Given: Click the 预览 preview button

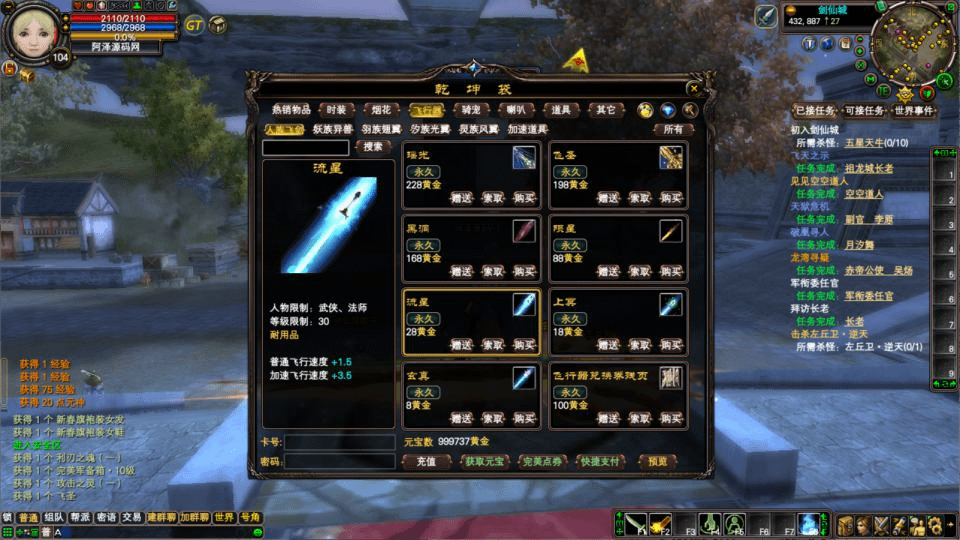Looking at the screenshot, I should 657,462.
